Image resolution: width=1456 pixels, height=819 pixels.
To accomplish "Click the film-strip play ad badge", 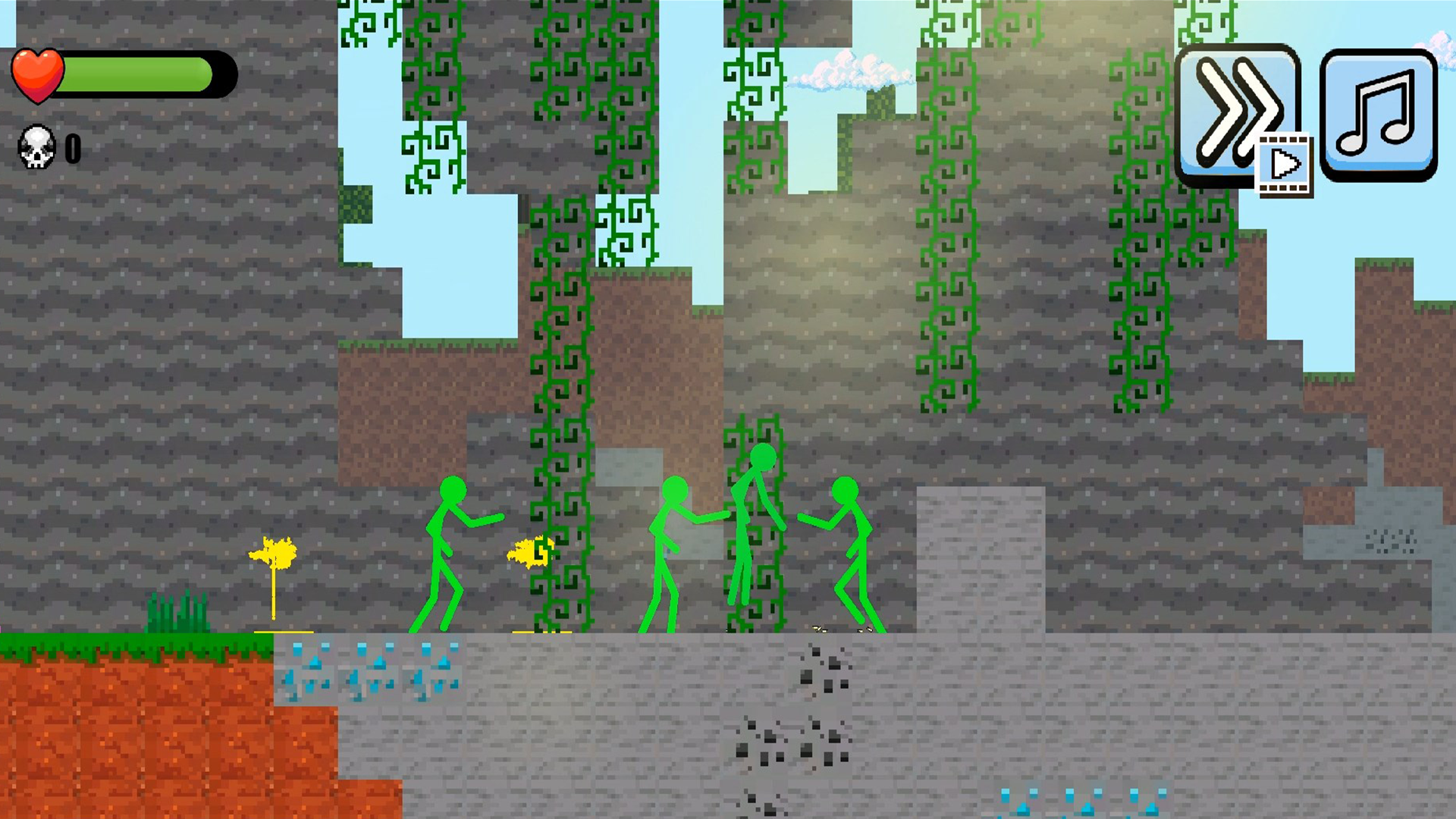I will point(1283,163).
